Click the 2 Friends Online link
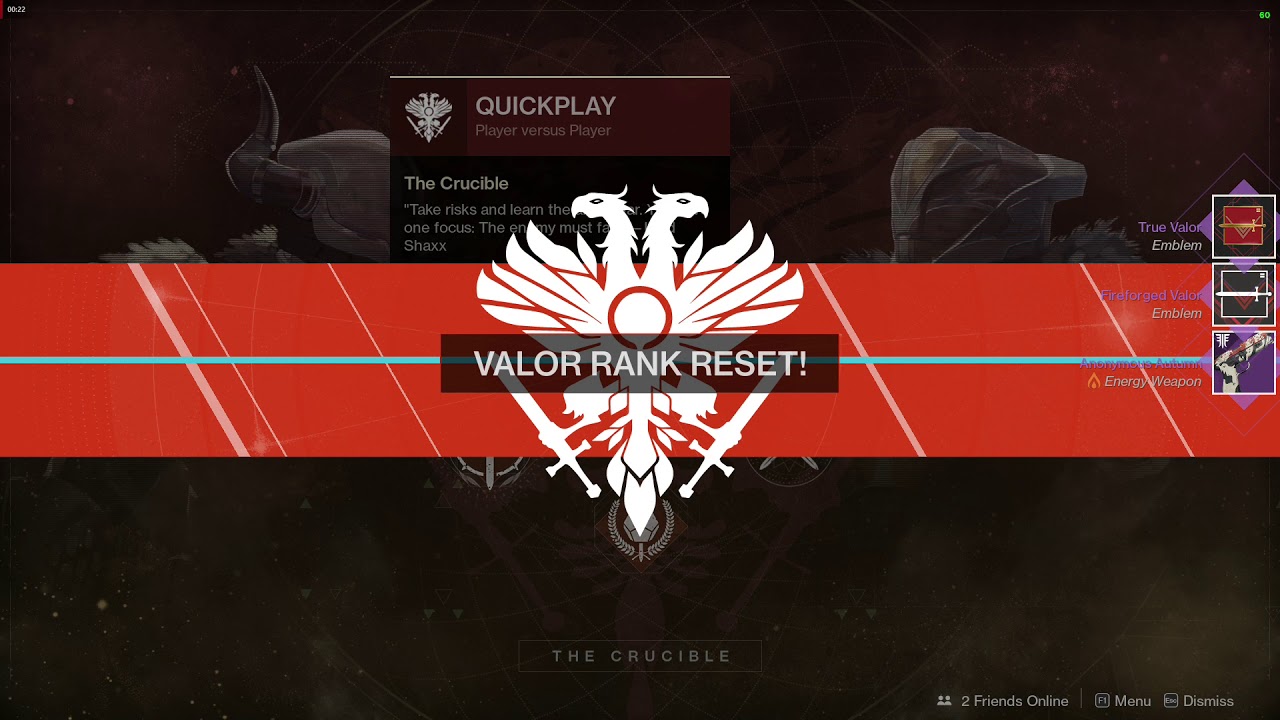Viewport: 1280px width, 720px height. (1014, 701)
